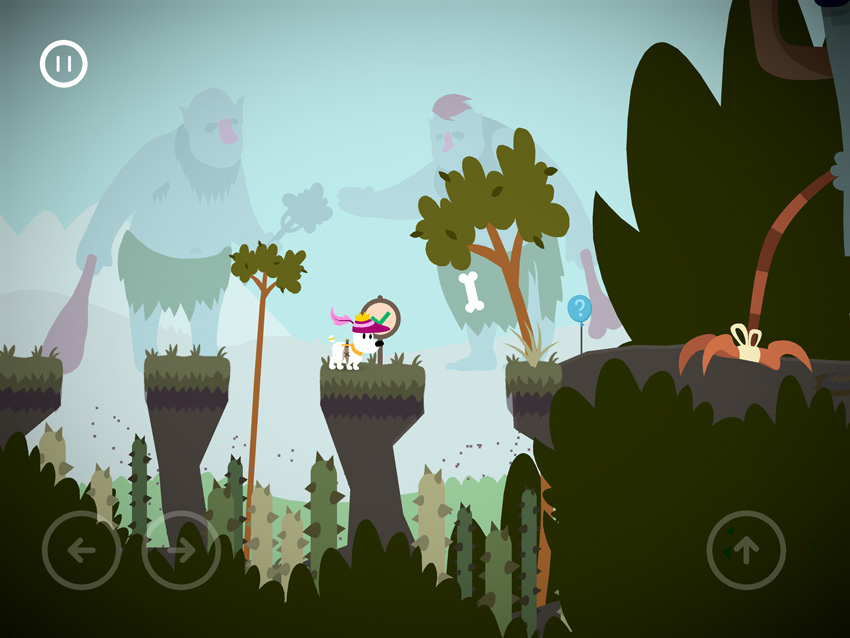This screenshot has height=638, width=850.
Task: Hit the up arrow jump button
Action: 746,550
